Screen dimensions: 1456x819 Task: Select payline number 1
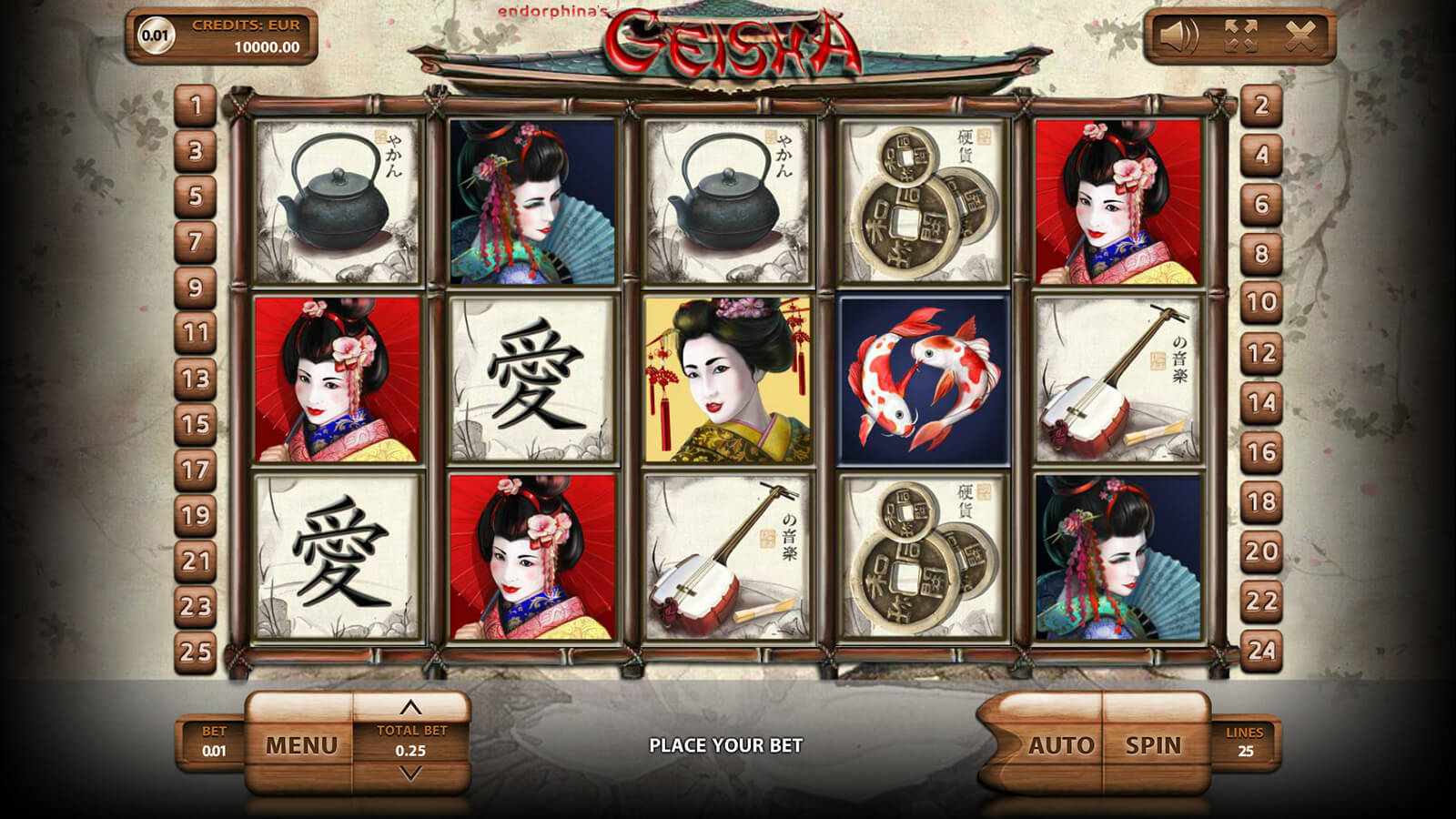pos(196,106)
